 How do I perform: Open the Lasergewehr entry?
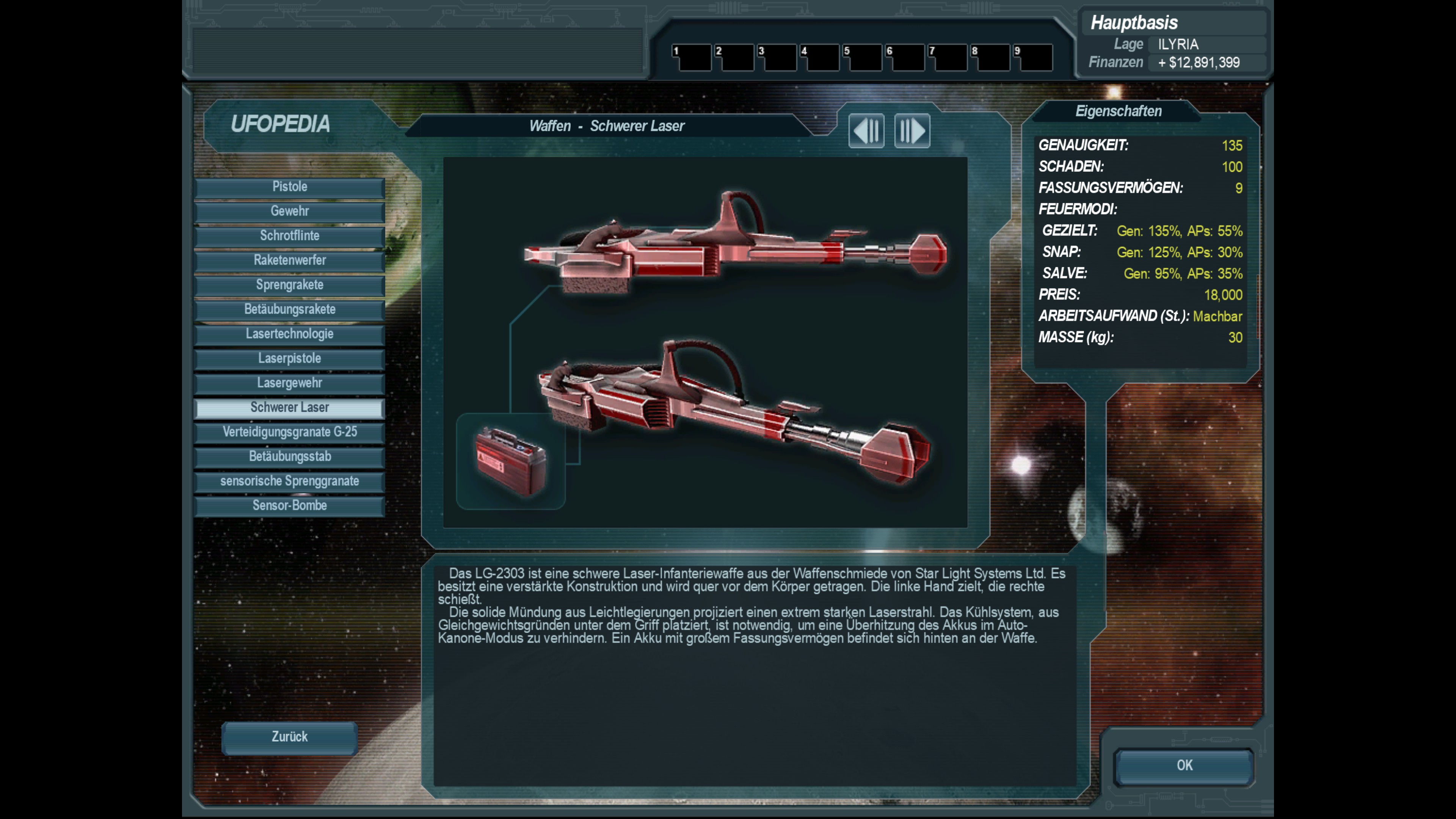pos(289,383)
